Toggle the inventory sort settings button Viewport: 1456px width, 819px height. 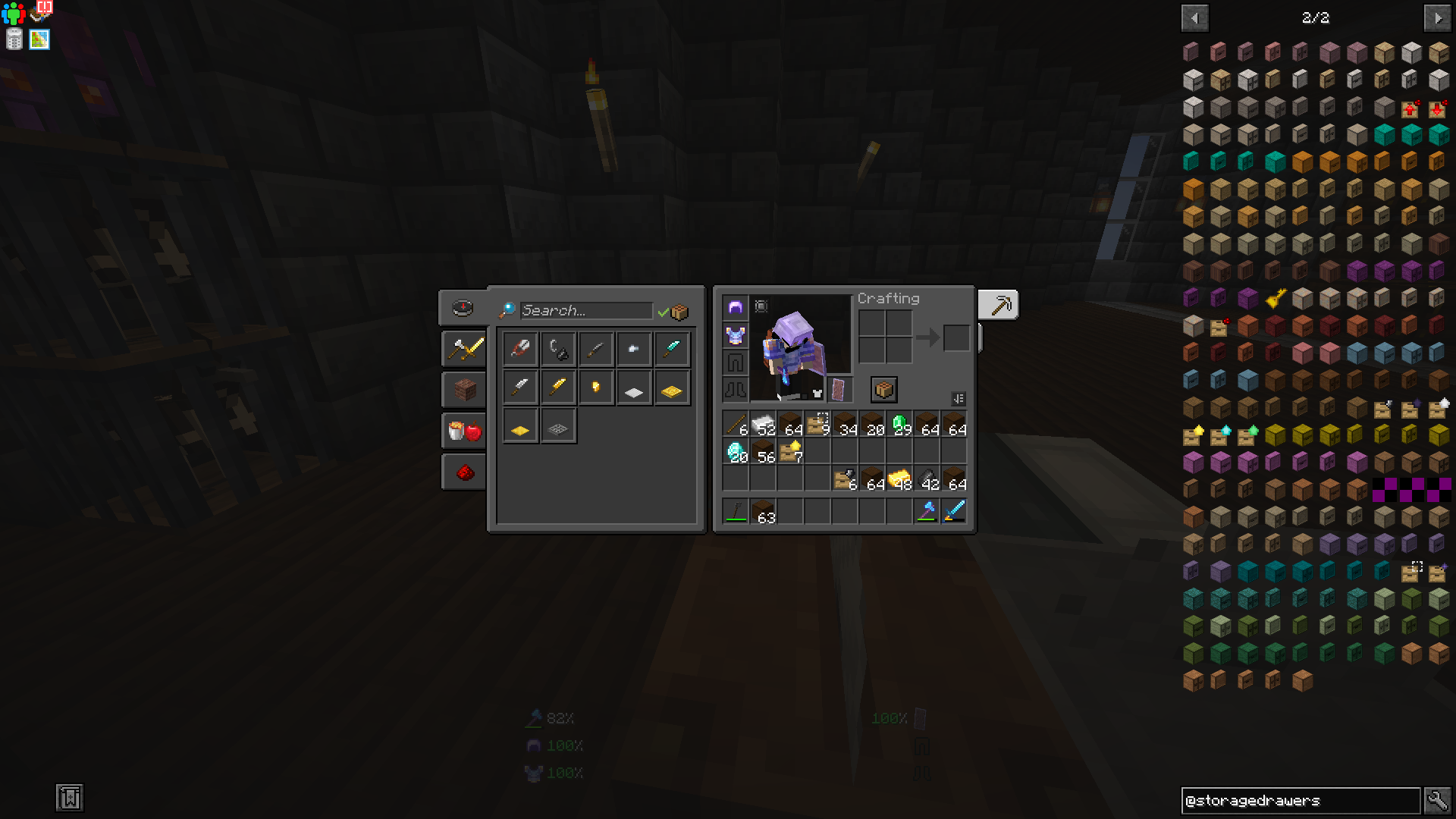click(958, 400)
